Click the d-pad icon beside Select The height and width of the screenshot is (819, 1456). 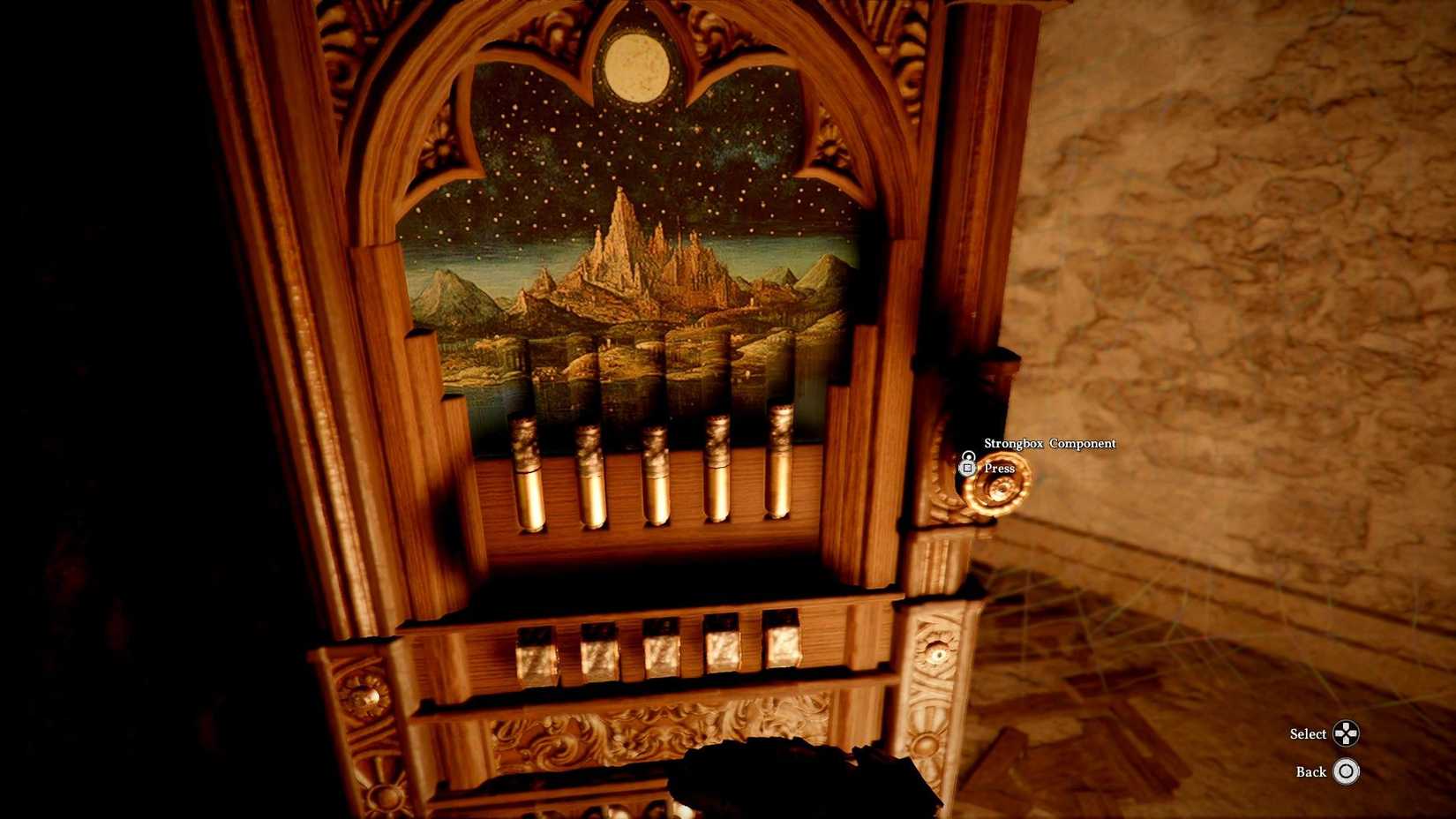(1346, 733)
